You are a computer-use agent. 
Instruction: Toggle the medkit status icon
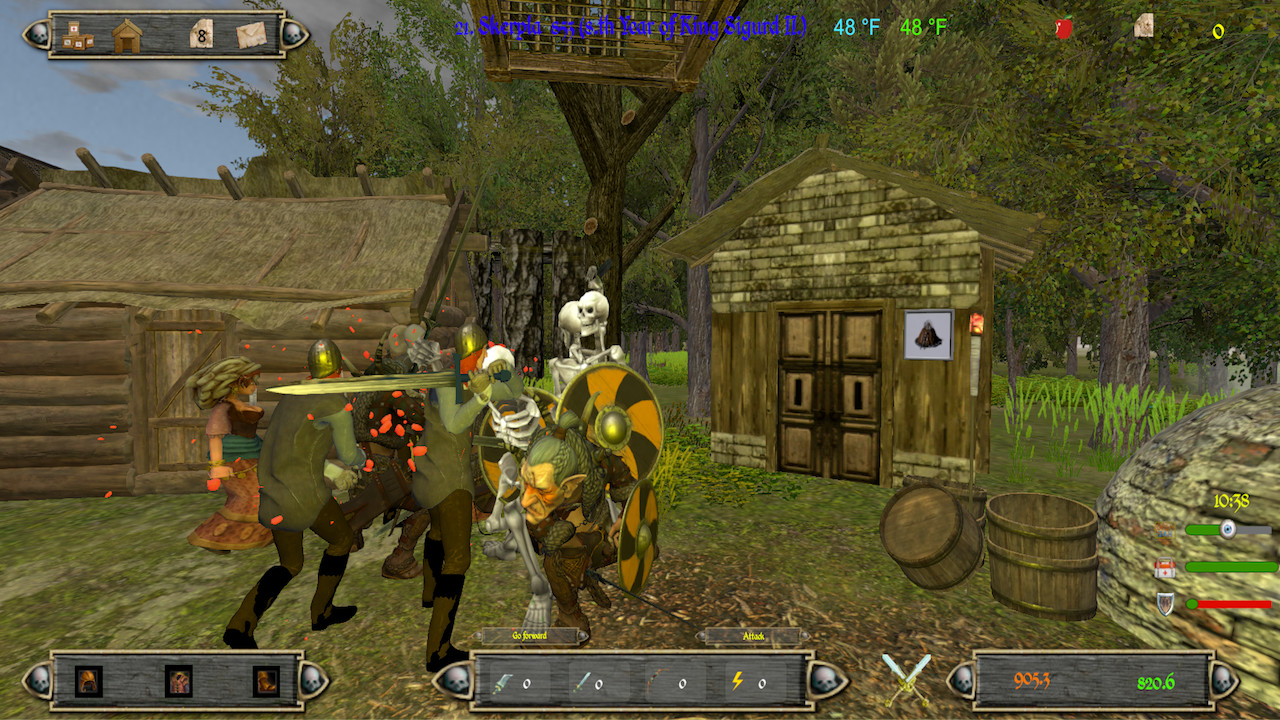[1164, 568]
